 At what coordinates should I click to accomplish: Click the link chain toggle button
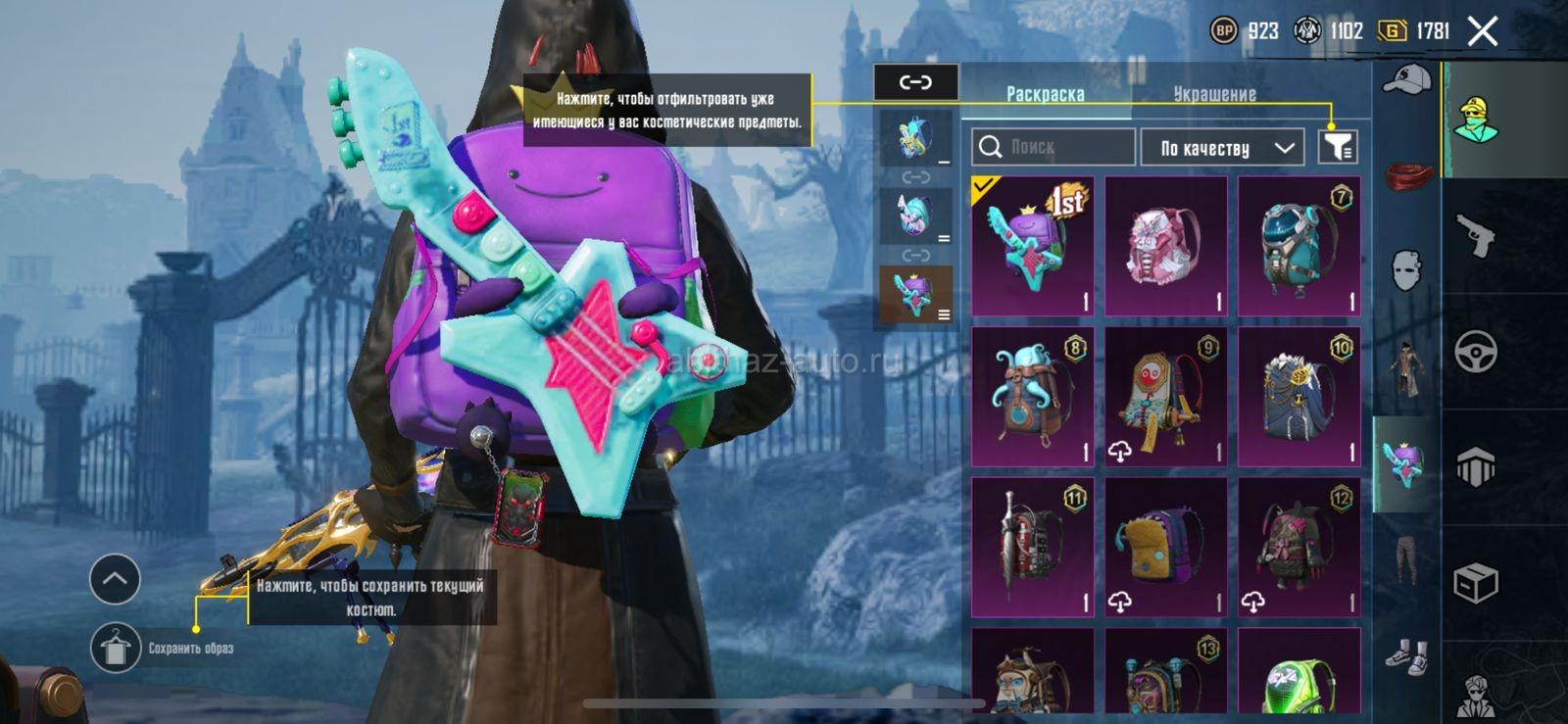tap(915, 82)
